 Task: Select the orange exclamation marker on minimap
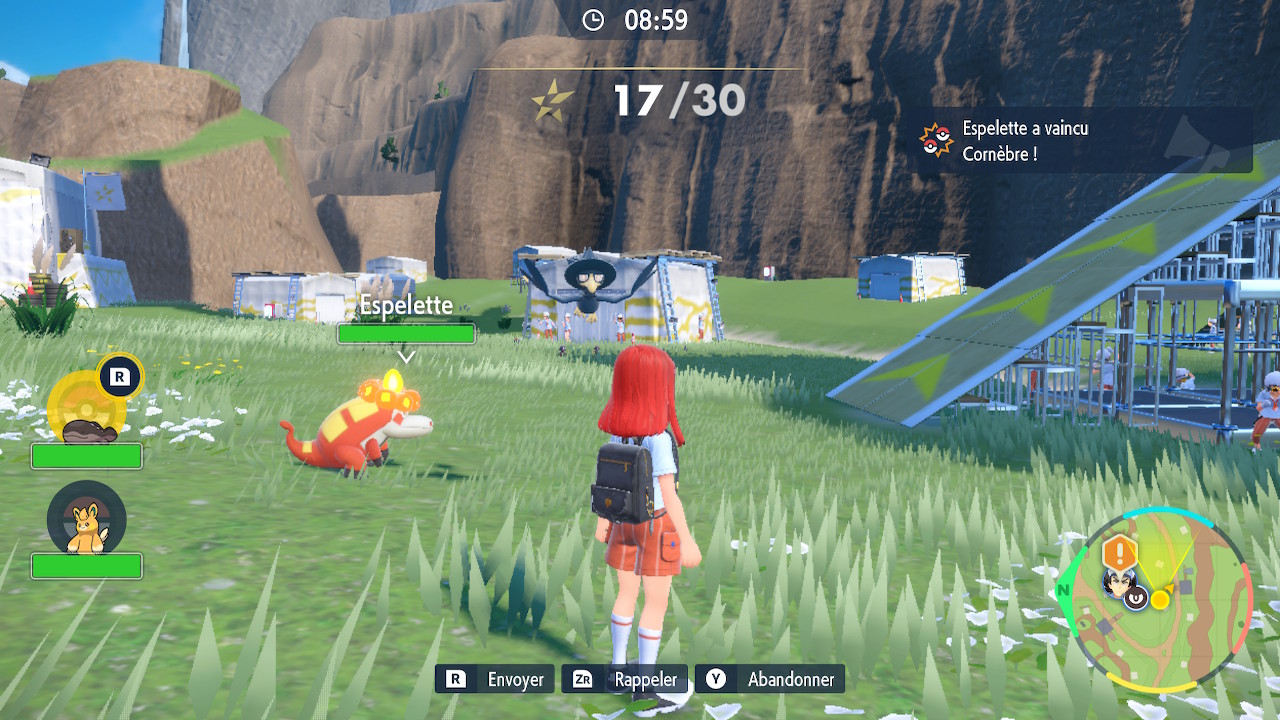click(x=1119, y=551)
